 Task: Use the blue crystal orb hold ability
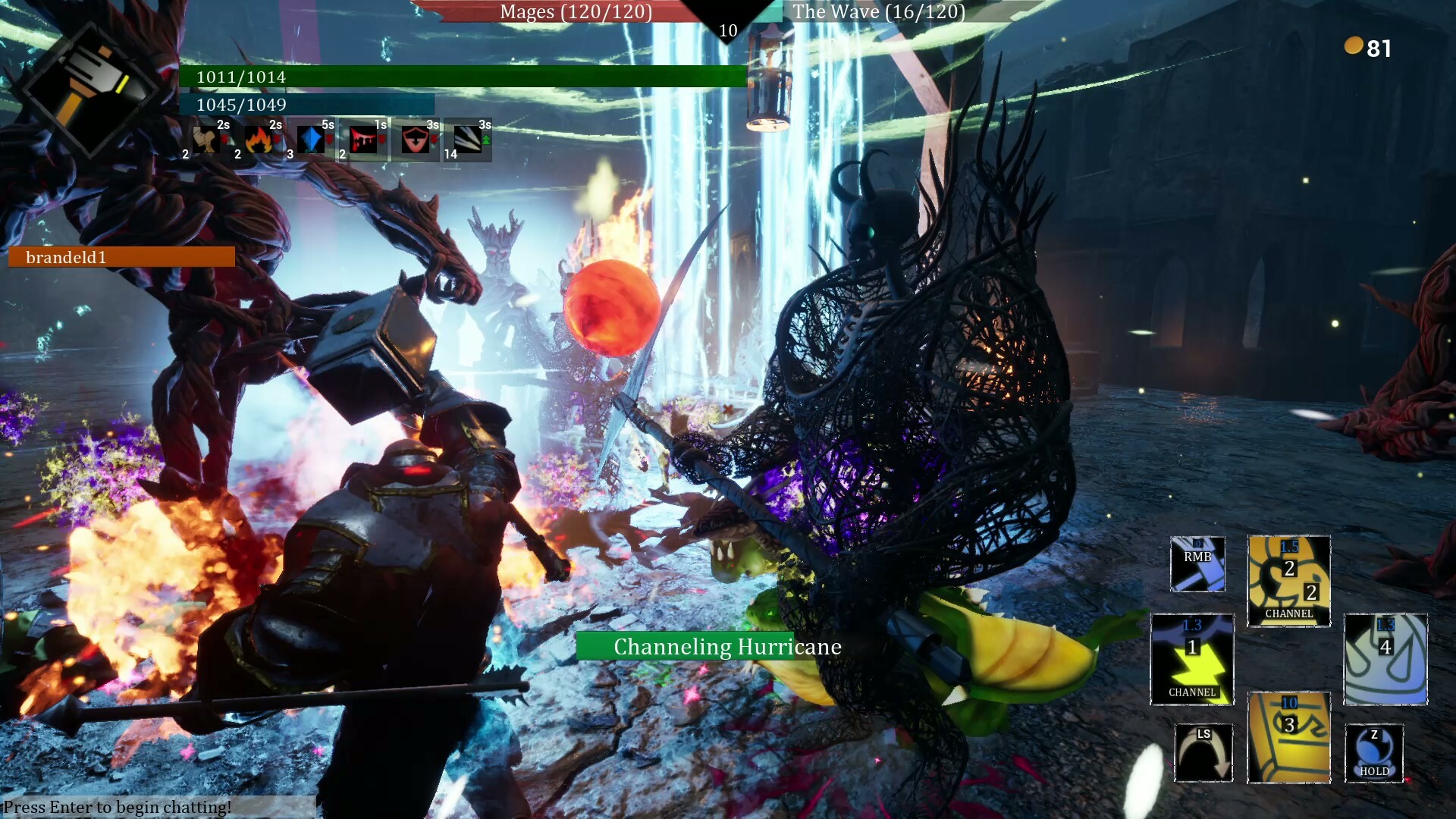coord(1374,753)
